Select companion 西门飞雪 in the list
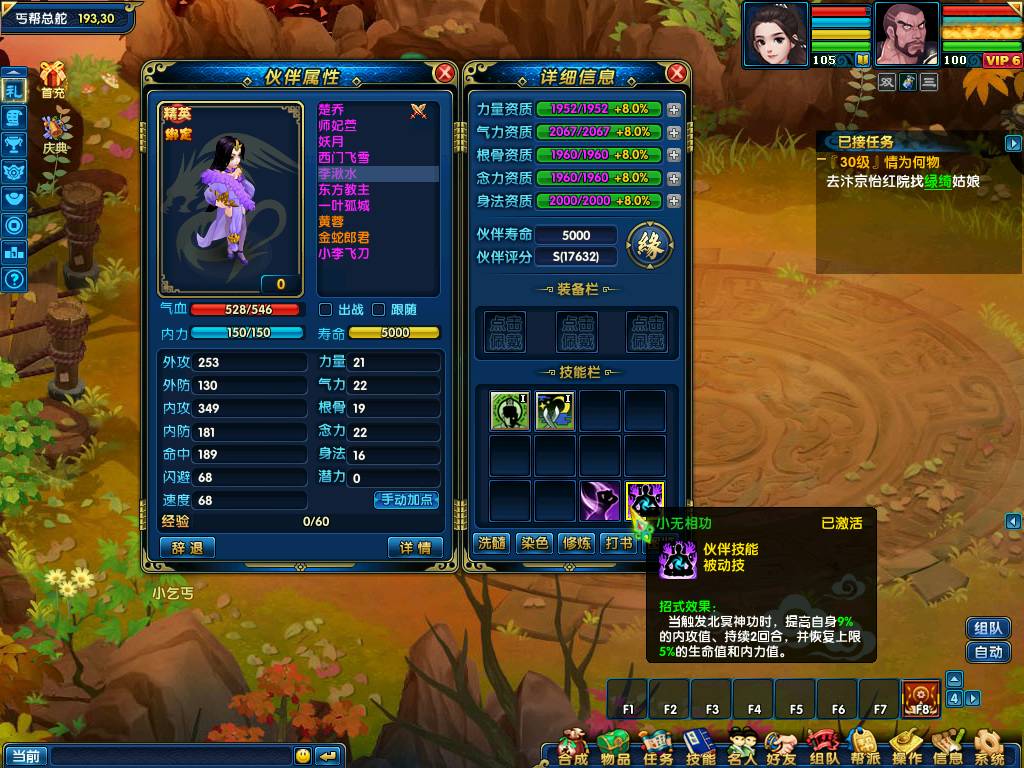The image size is (1024, 768). (344, 158)
